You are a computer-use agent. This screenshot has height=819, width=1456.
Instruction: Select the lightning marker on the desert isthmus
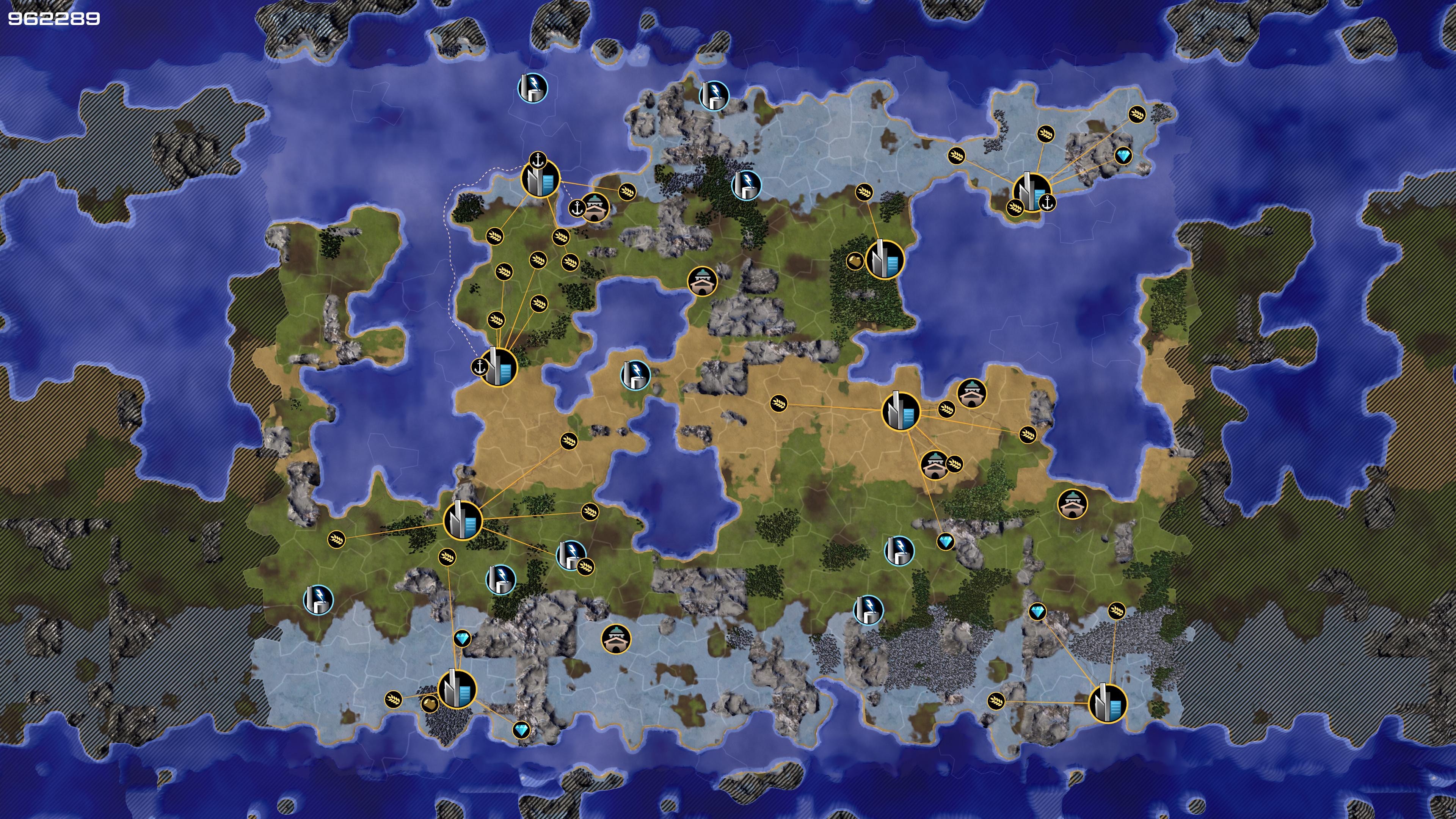point(635,375)
